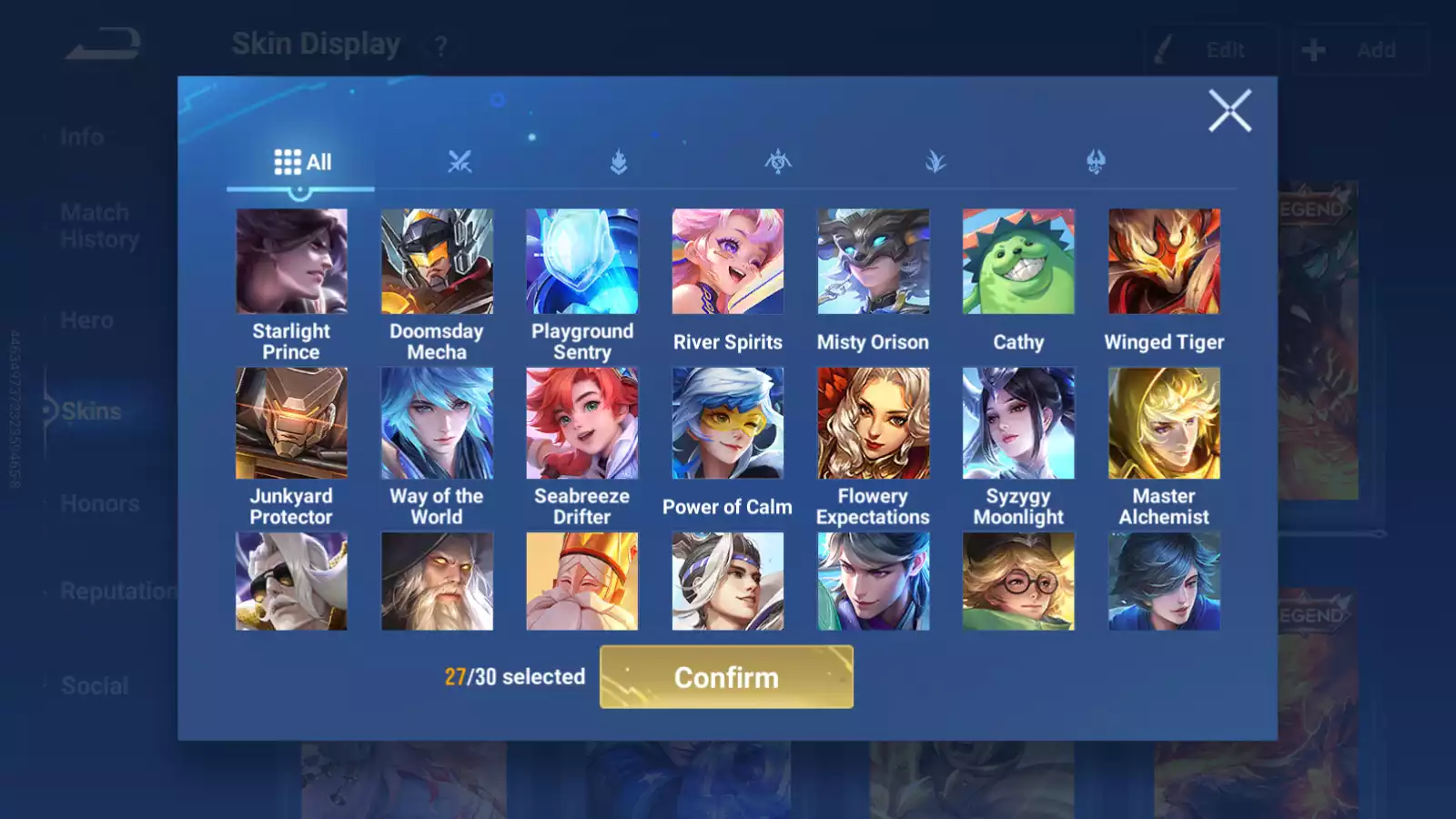Choose the Flowery Expectations skin
This screenshot has height=819, width=1456.
[x=873, y=423]
